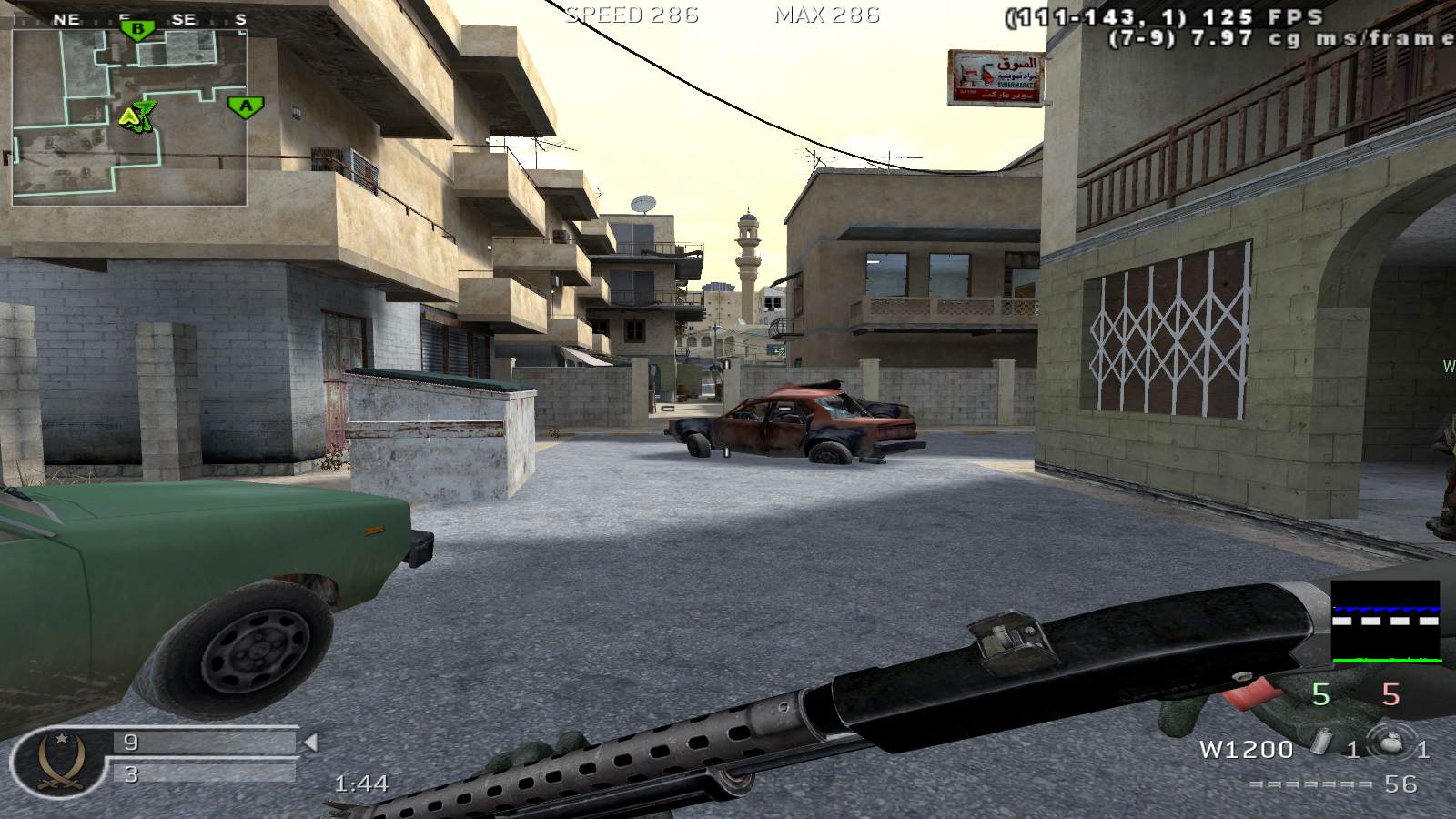Click the lagometer network graph
The width and height of the screenshot is (1456, 819).
click(1386, 622)
